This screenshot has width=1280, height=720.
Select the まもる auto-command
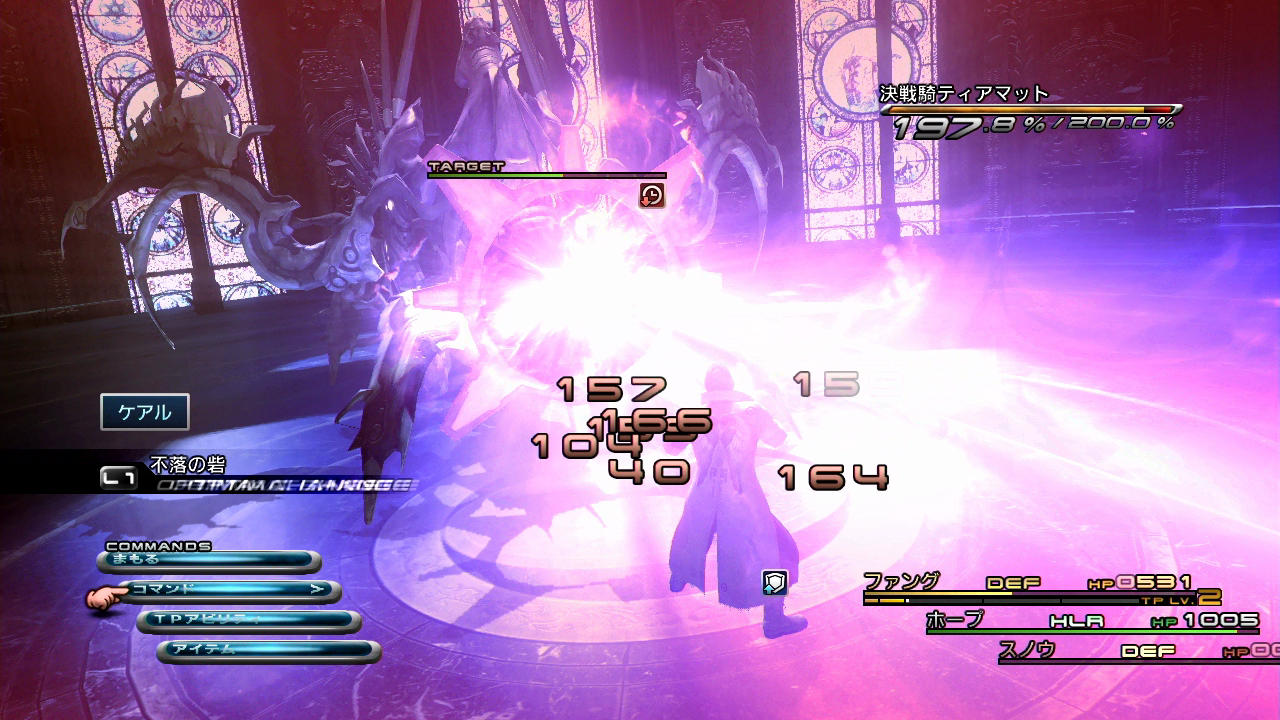point(208,561)
